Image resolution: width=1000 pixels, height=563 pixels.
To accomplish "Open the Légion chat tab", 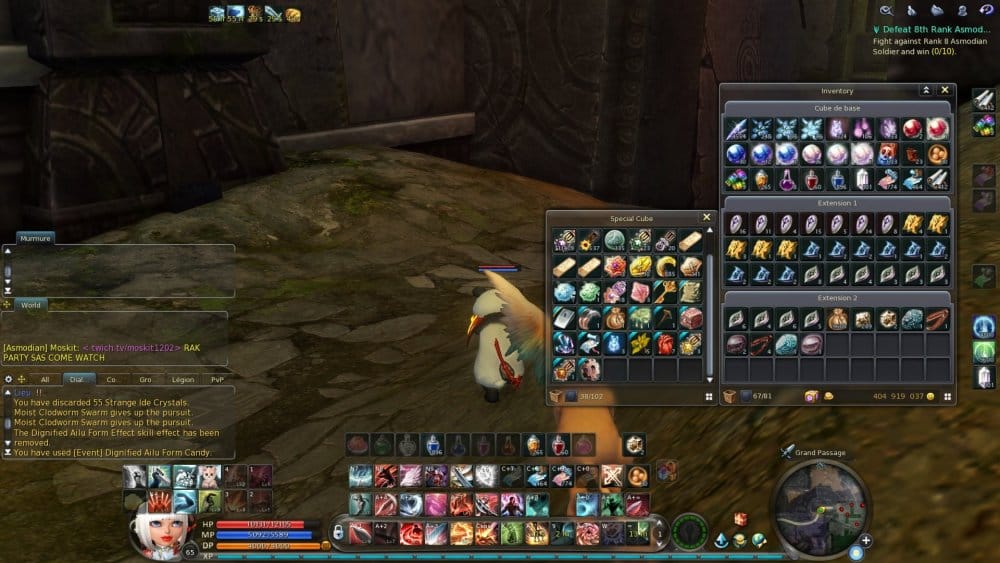I will [x=182, y=379].
